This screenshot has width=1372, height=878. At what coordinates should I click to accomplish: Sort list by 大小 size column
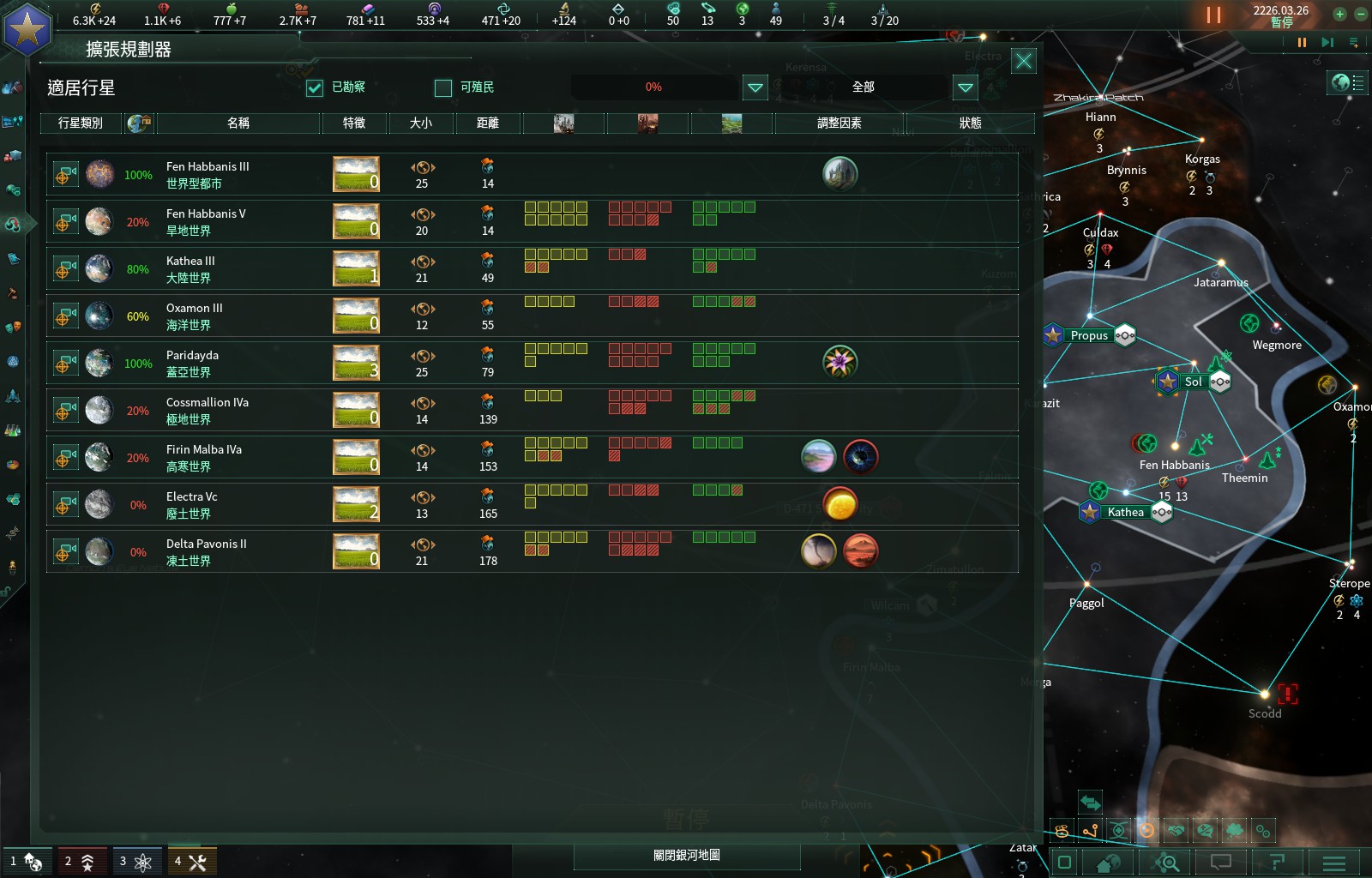[421, 123]
